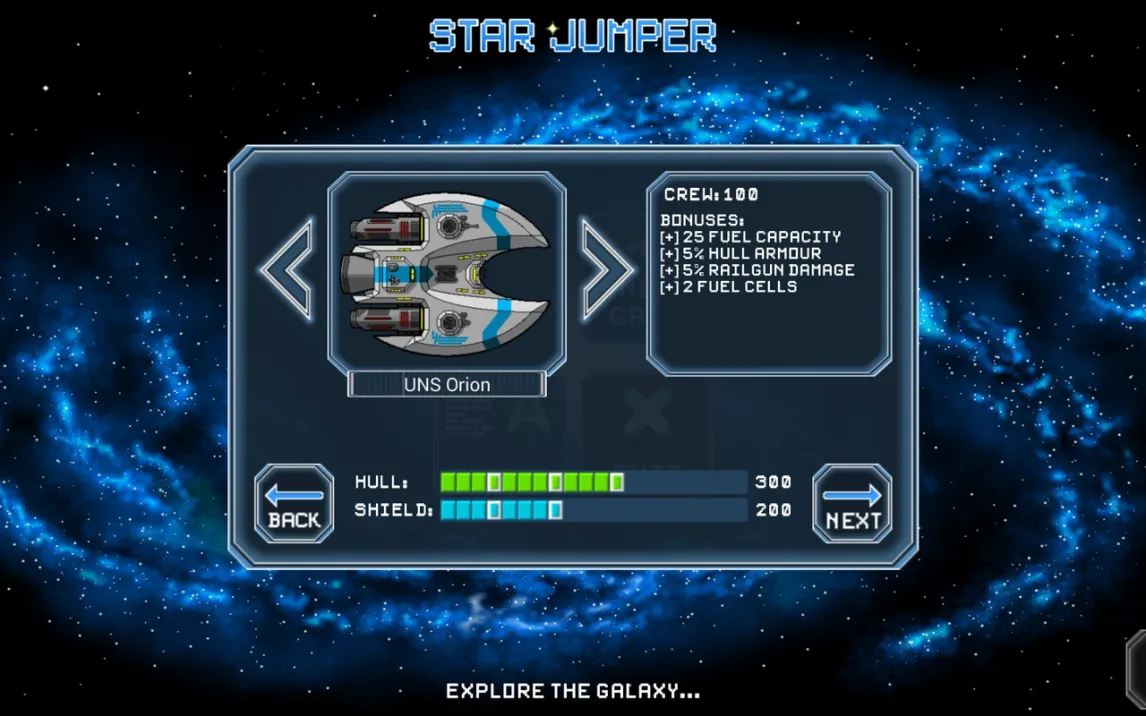Show the next ship with right chevron
The width and height of the screenshot is (1146, 716).
pyautogui.click(x=606, y=270)
